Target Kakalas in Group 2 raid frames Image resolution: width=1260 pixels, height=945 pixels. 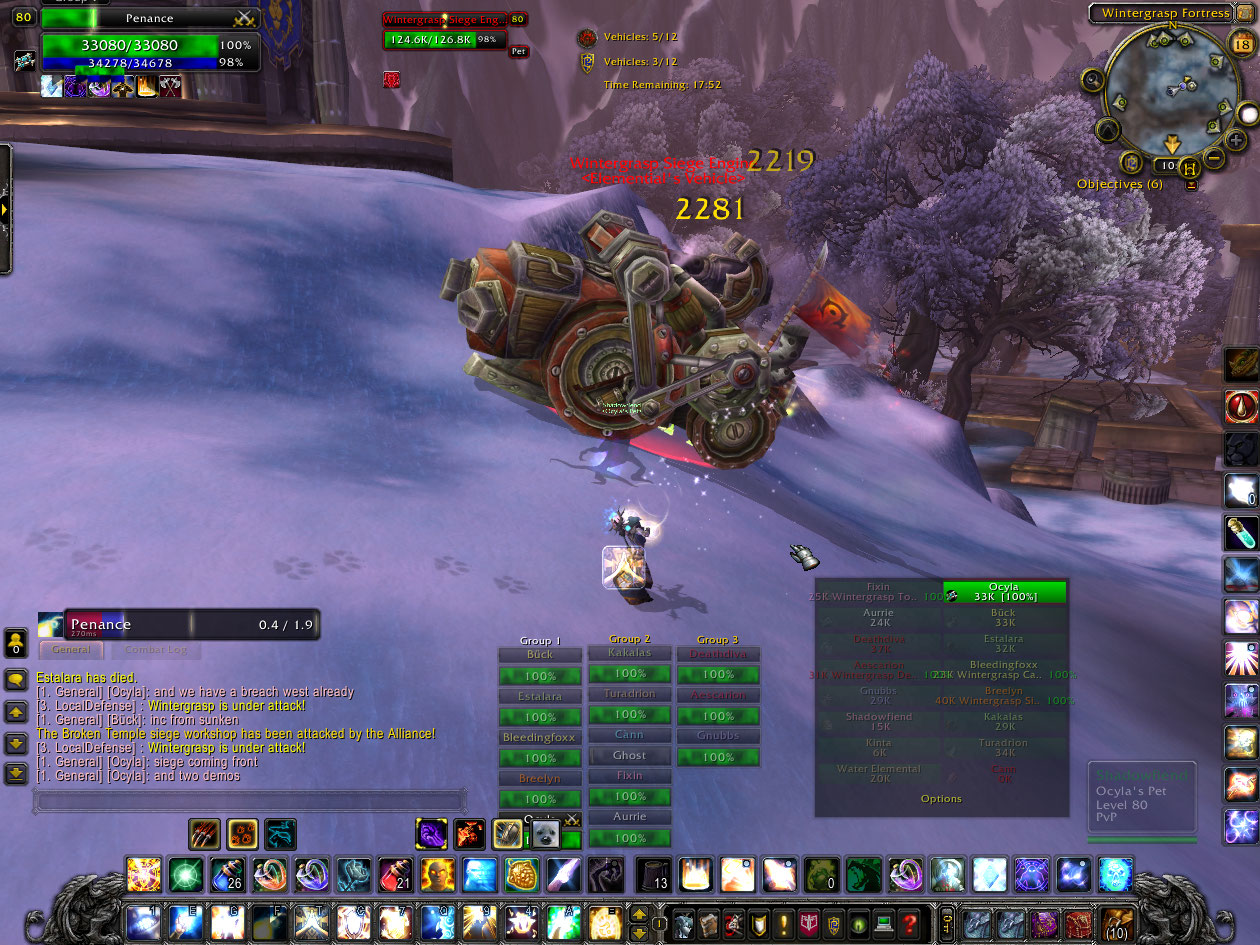pos(629,653)
